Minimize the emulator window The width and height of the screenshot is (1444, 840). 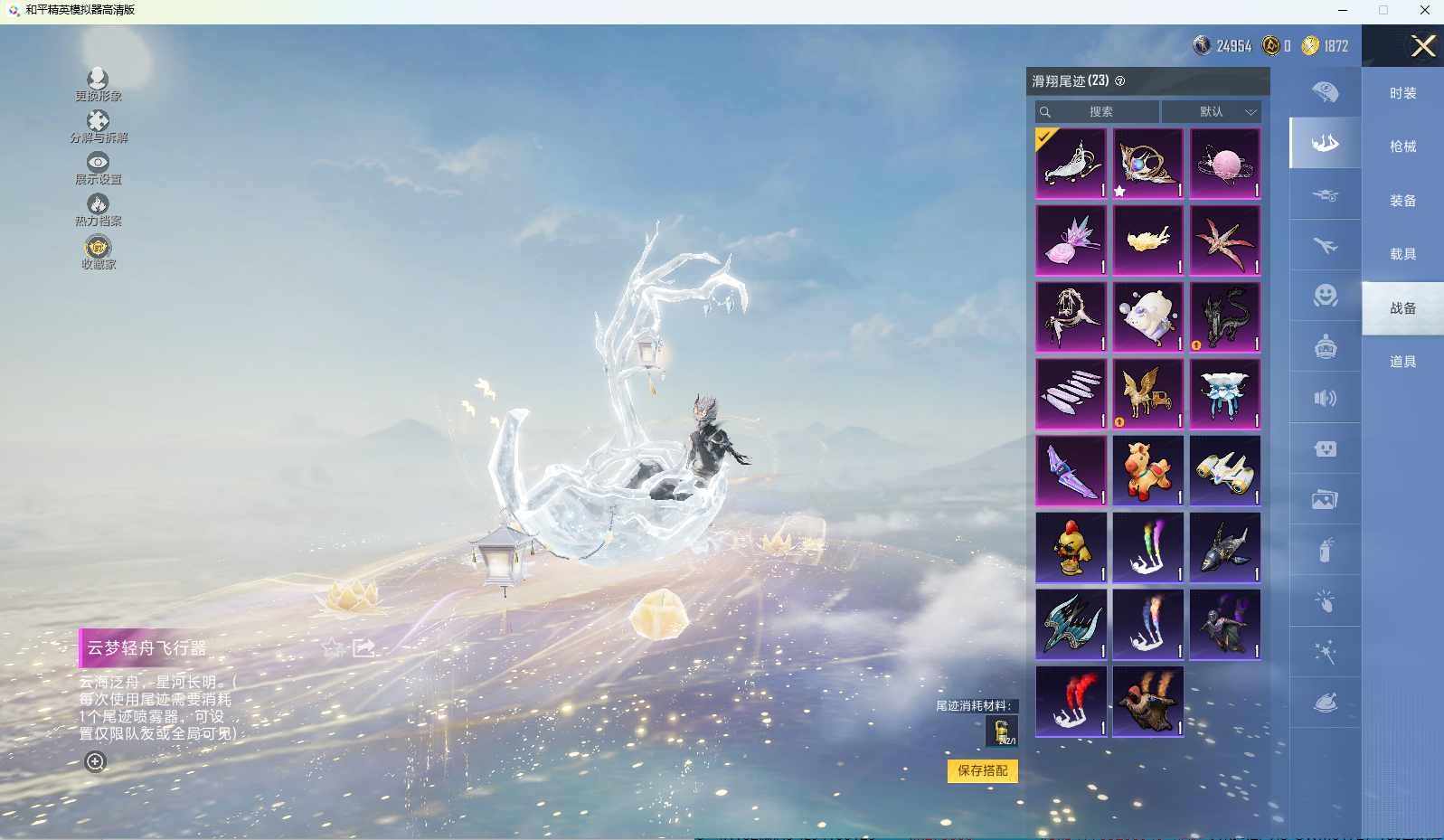(1343, 11)
